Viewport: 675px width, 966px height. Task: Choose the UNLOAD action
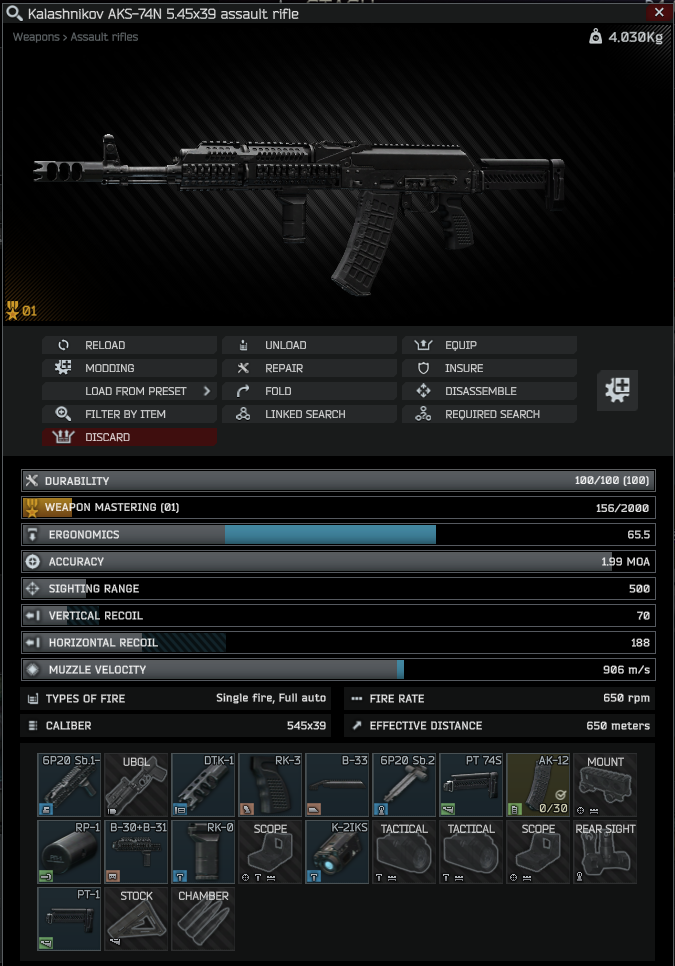pos(309,345)
